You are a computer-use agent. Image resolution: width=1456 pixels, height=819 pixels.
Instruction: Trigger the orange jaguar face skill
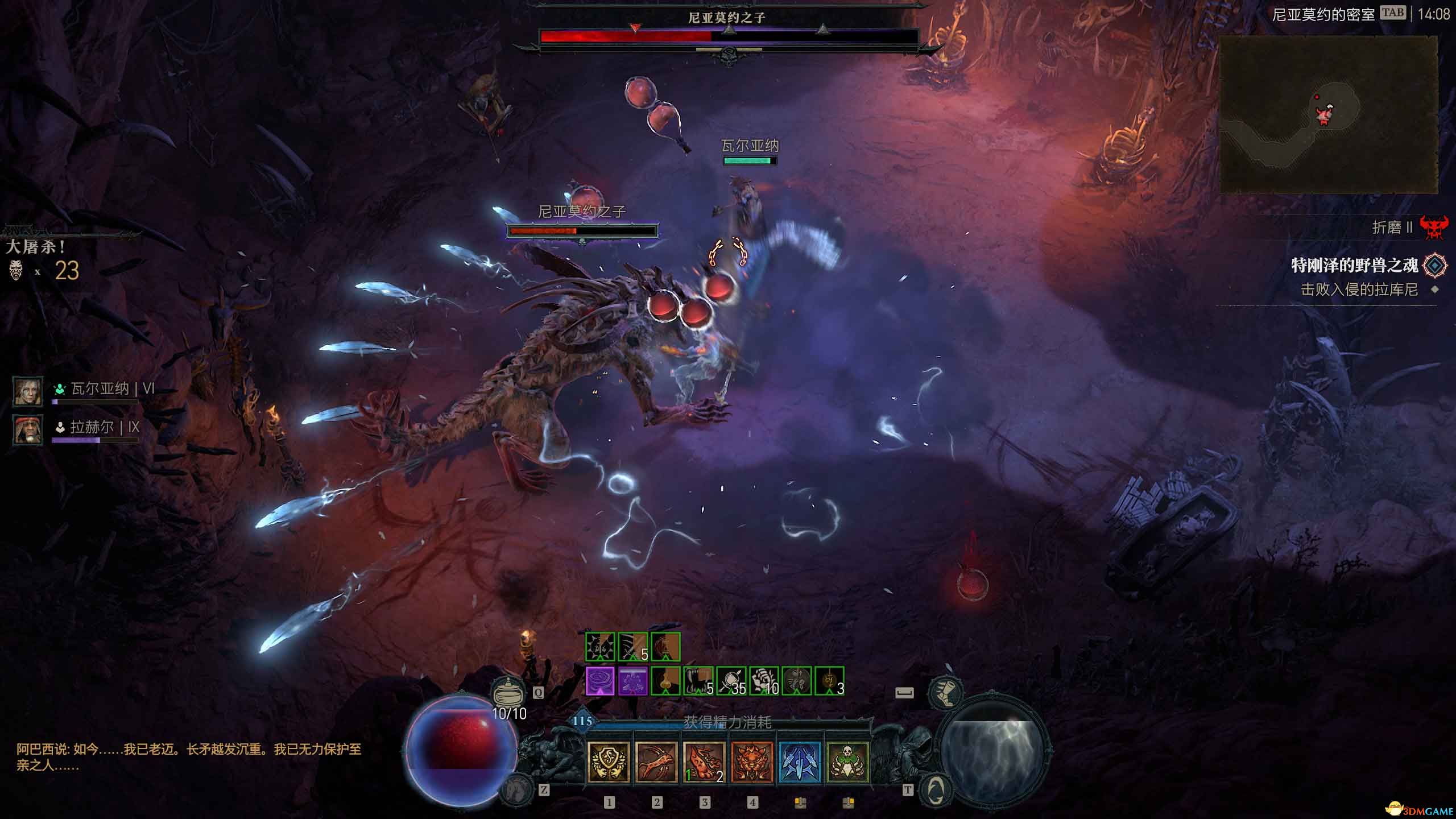(x=751, y=762)
